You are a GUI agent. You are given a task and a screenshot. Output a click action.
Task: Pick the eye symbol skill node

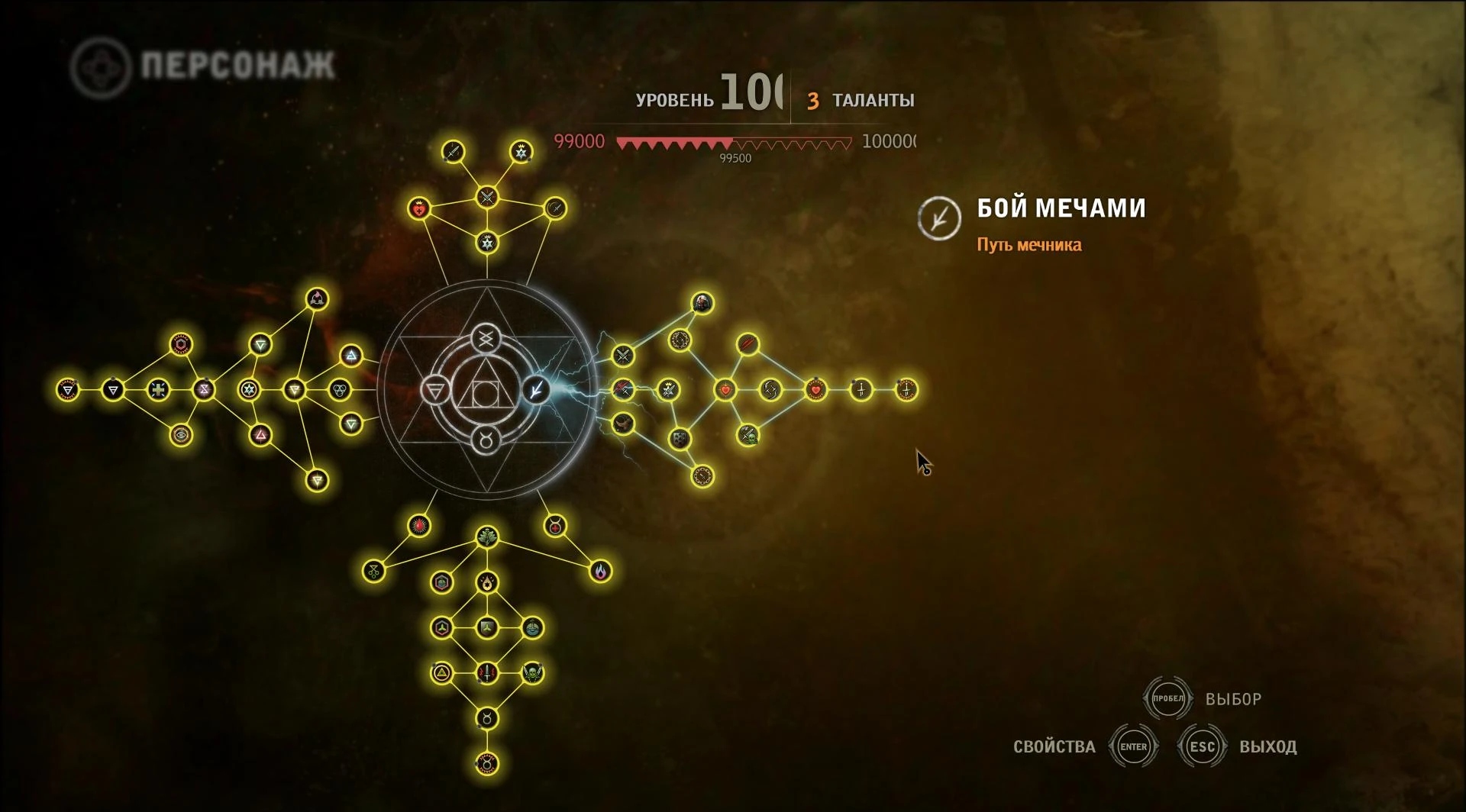point(181,435)
